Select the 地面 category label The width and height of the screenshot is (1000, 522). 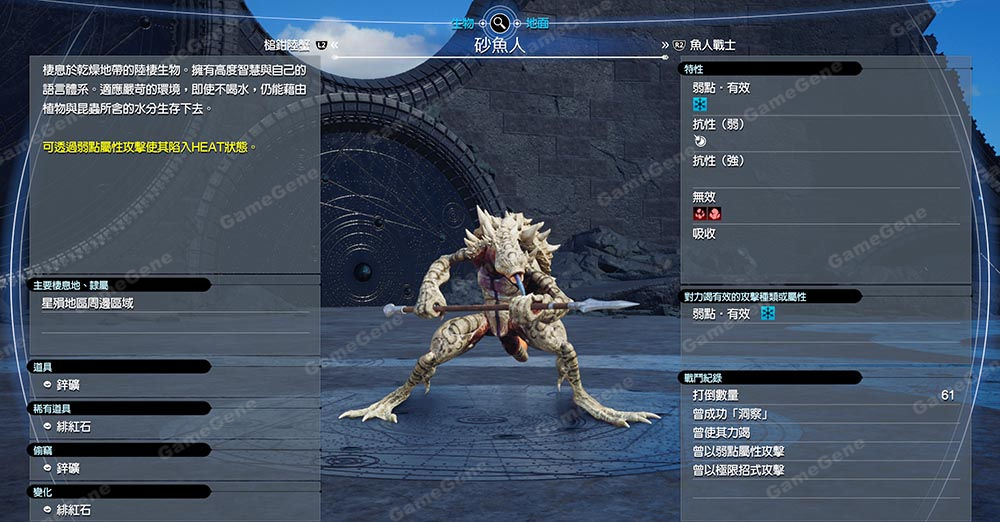pyautogui.click(x=537, y=22)
